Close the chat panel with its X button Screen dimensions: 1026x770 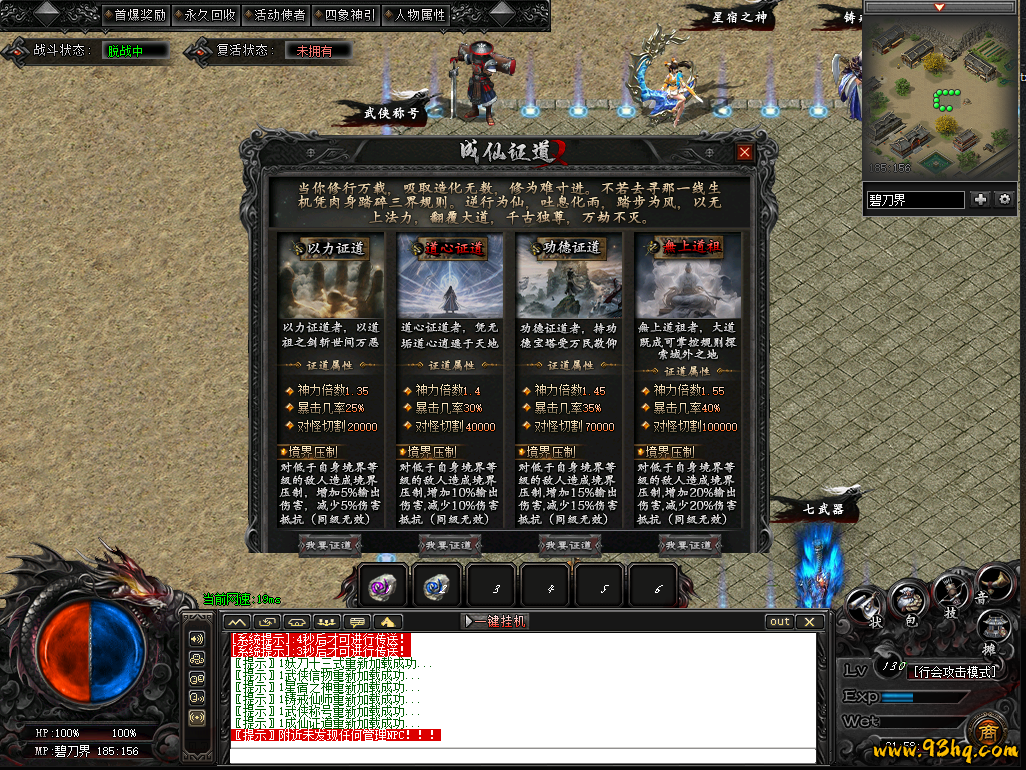pyautogui.click(x=809, y=621)
